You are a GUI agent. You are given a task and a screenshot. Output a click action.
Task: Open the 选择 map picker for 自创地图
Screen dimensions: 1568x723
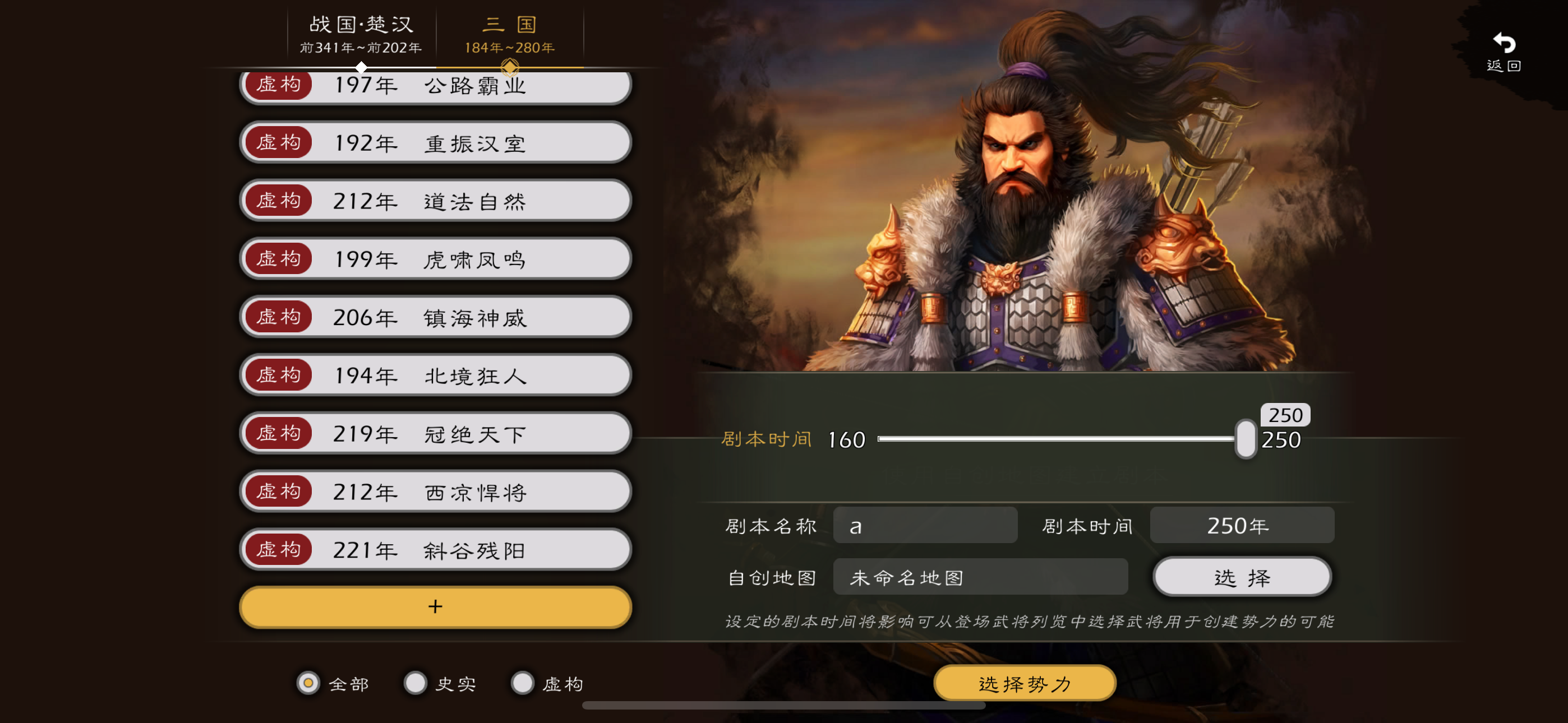pos(1242,576)
